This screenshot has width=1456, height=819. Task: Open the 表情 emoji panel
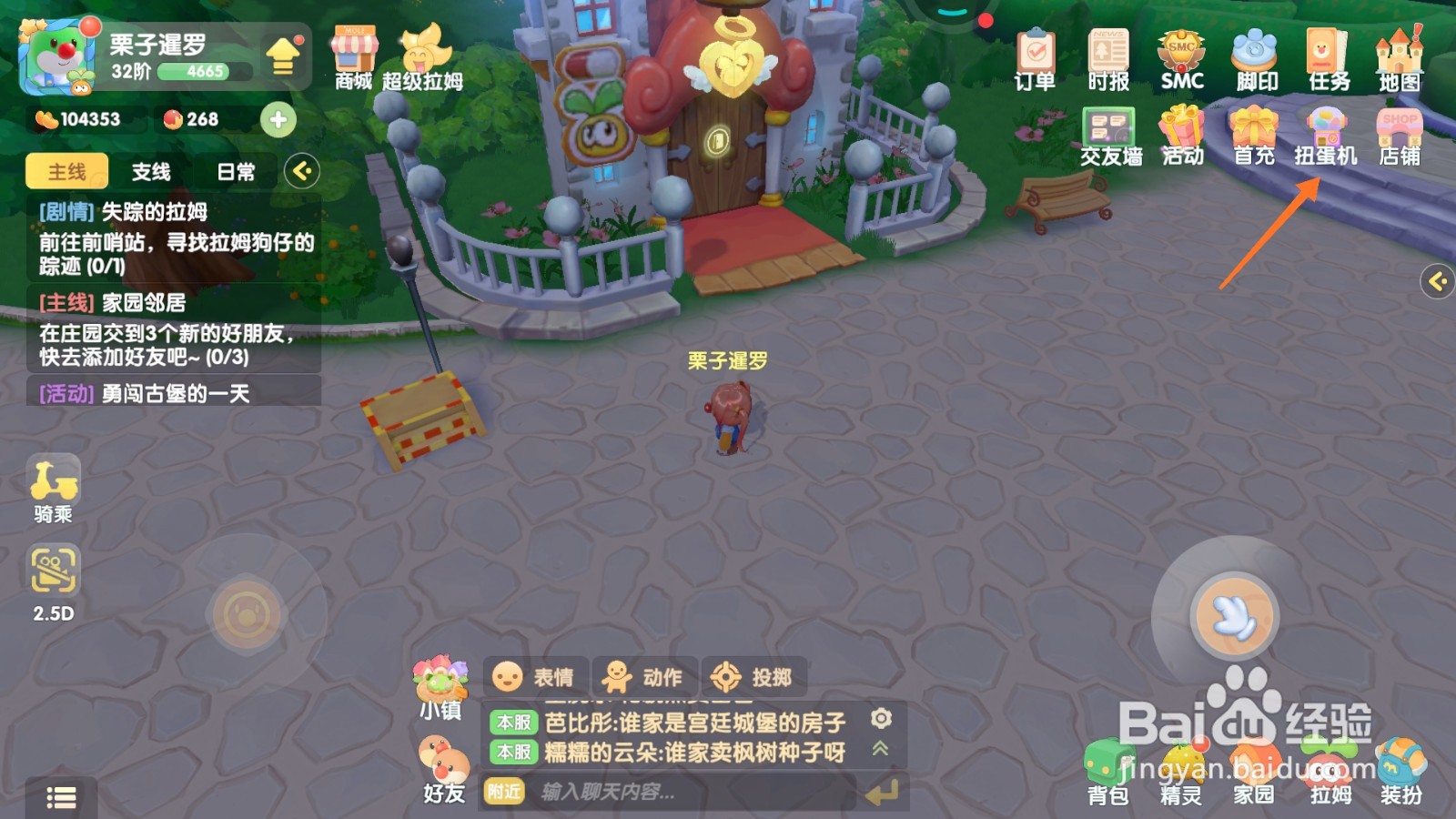tap(535, 676)
